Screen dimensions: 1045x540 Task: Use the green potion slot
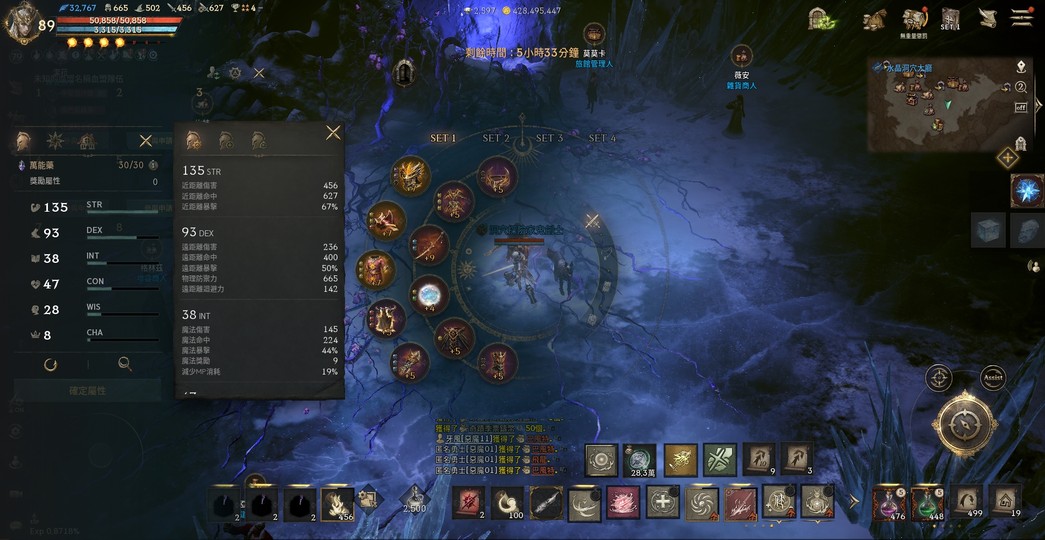928,501
